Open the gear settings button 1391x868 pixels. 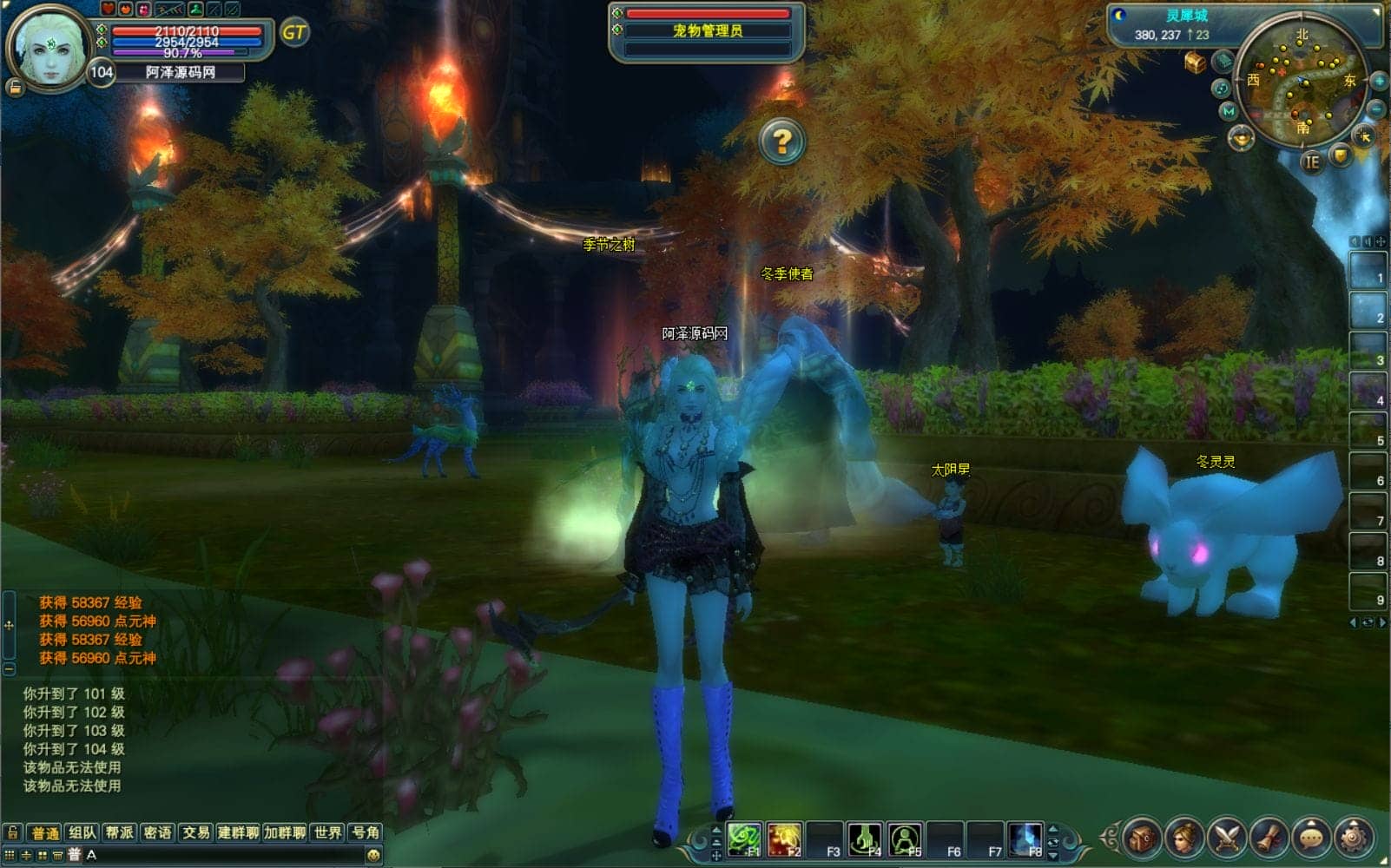tap(1354, 838)
